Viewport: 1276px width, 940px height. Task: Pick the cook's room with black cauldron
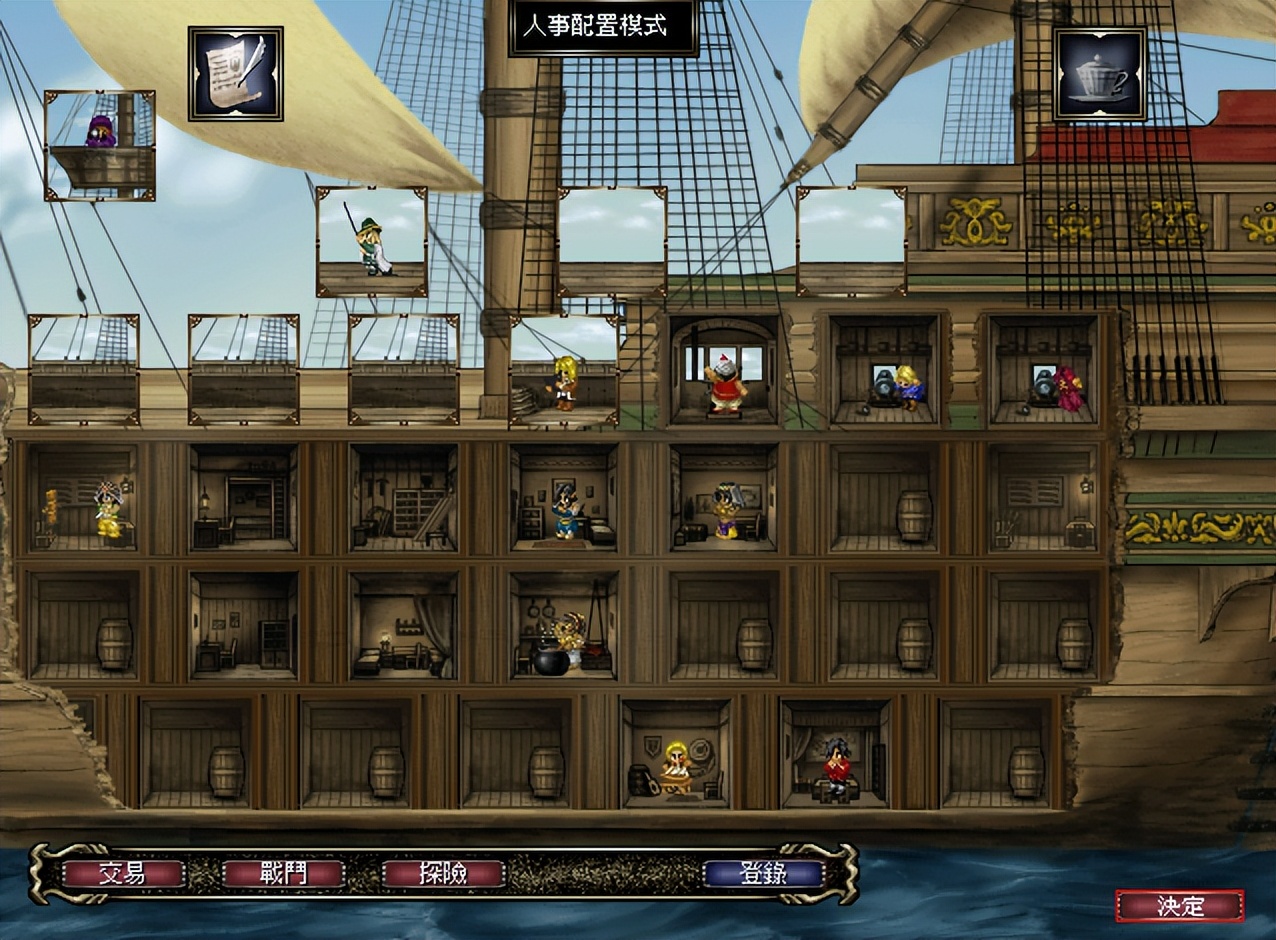[x=564, y=626]
